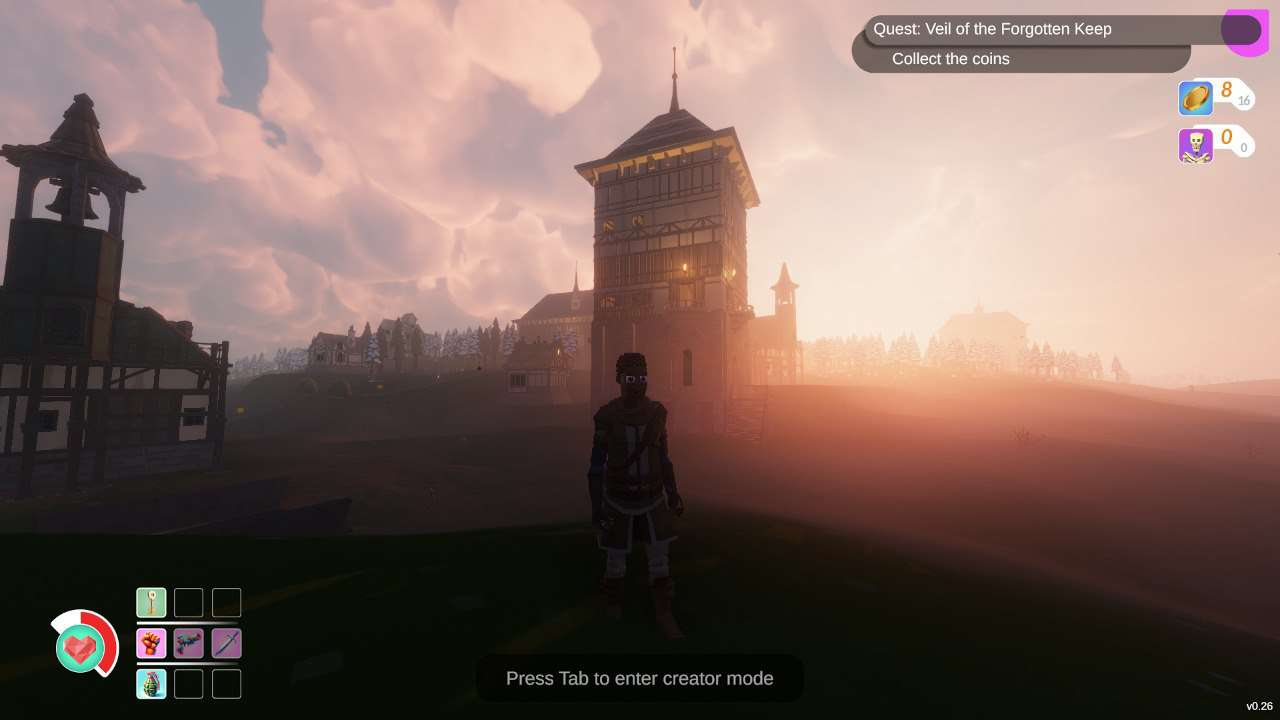Image resolution: width=1280 pixels, height=720 pixels.
Task: Click the pink quest marker badge
Action: tap(1246, 31)
